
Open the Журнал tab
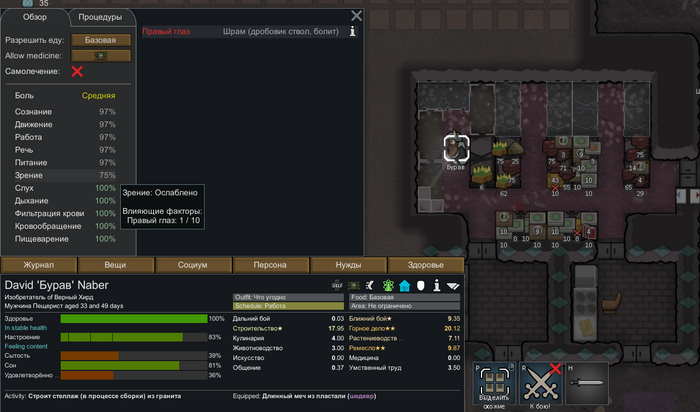[39, 265]
